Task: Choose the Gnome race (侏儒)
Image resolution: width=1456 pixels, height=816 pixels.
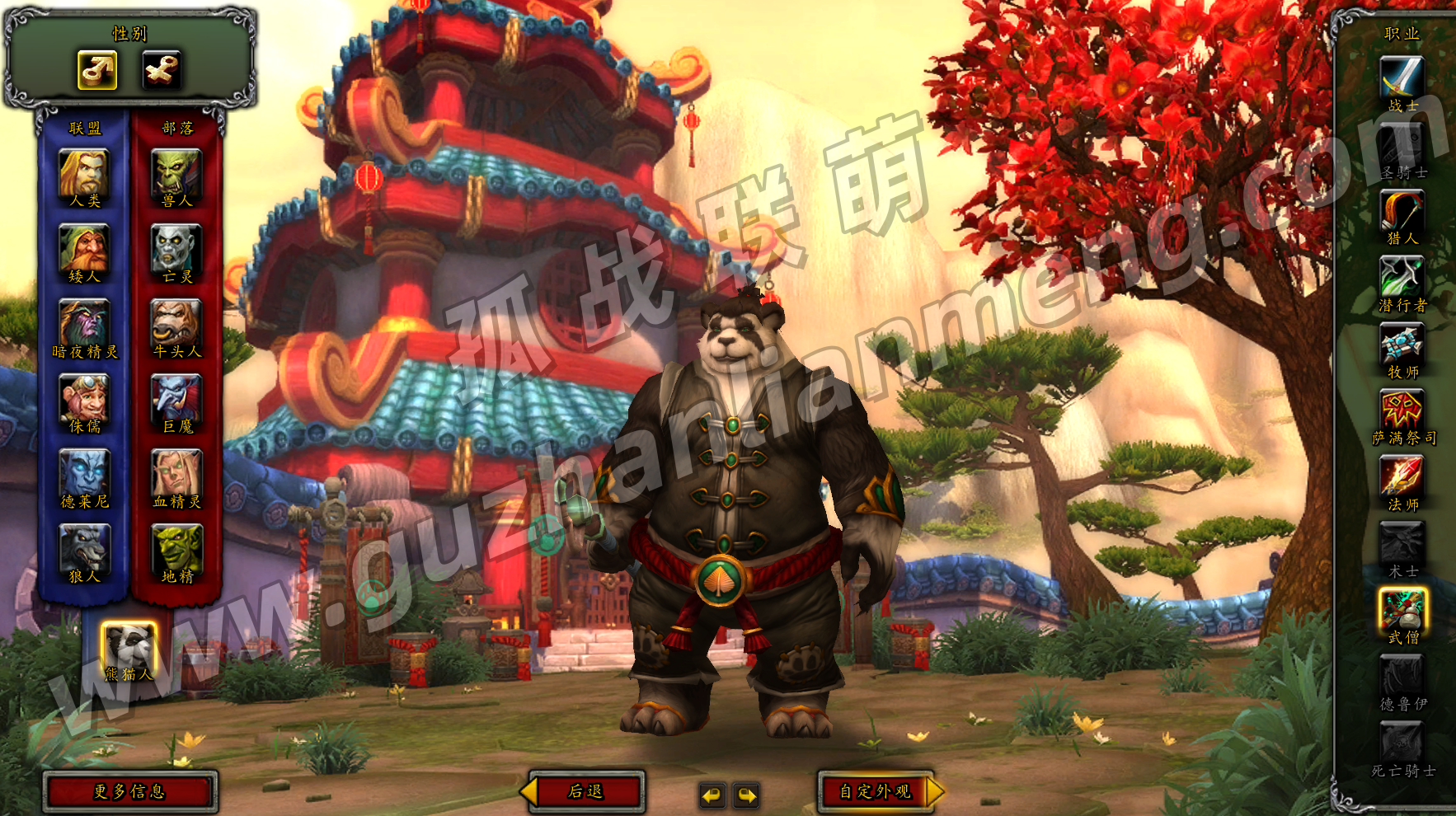Action: (x=84, y=398)
